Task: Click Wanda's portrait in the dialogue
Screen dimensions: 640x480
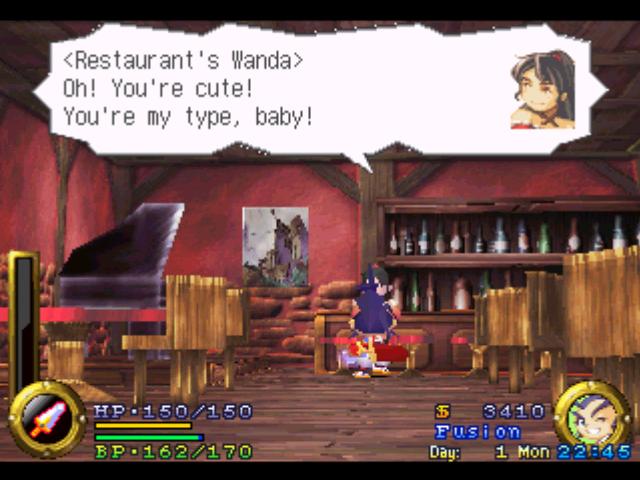Action: click(542, 90)
